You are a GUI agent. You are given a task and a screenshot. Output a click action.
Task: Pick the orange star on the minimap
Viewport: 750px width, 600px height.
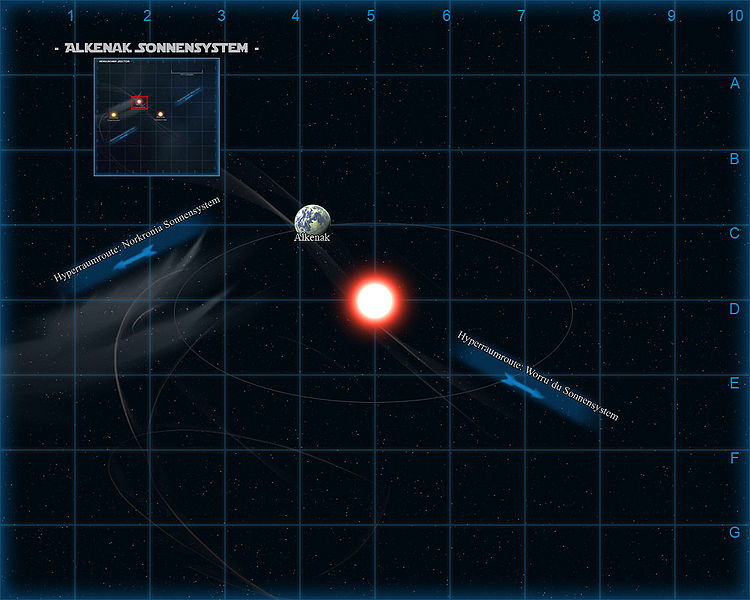[x=160, y=115]
